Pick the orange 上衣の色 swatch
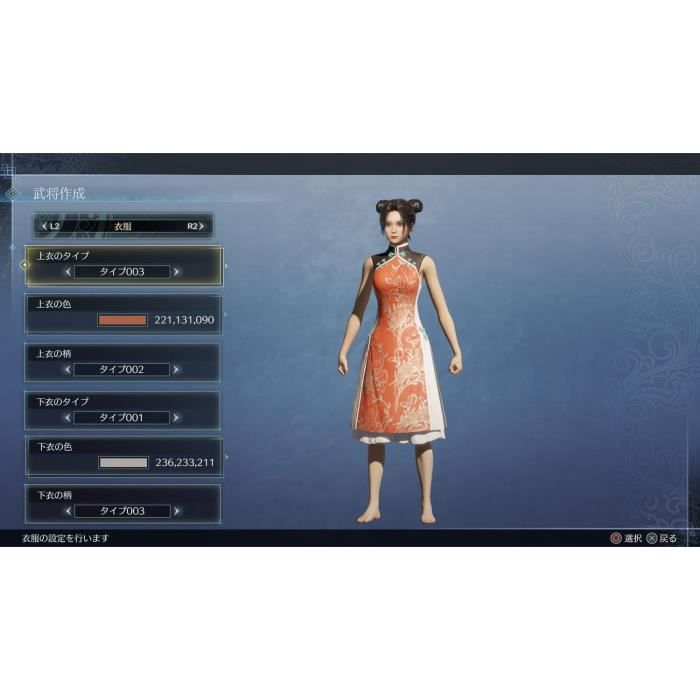 (x=123, y=320)
